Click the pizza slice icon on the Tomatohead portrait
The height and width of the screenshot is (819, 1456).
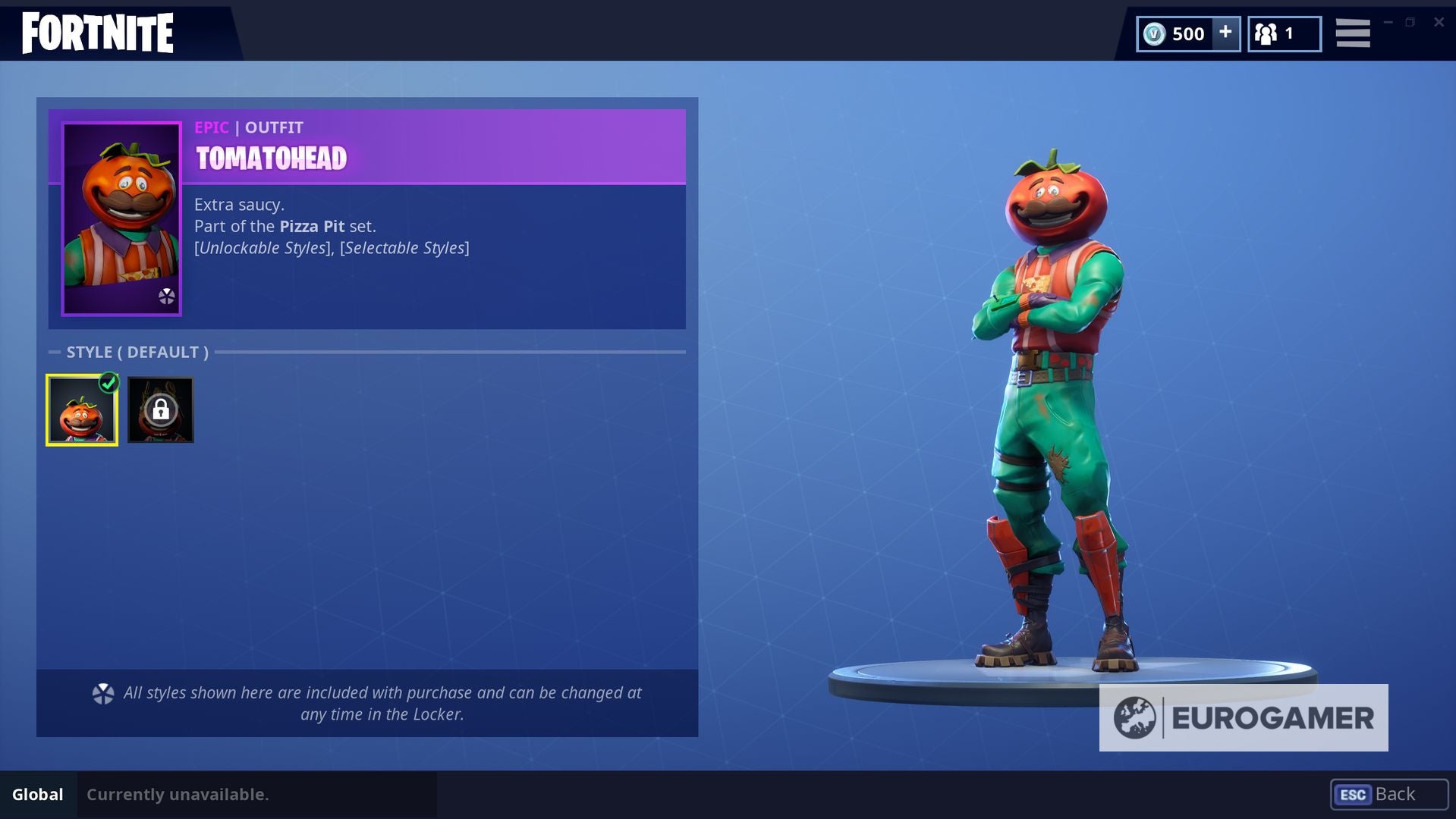[167, 297]
